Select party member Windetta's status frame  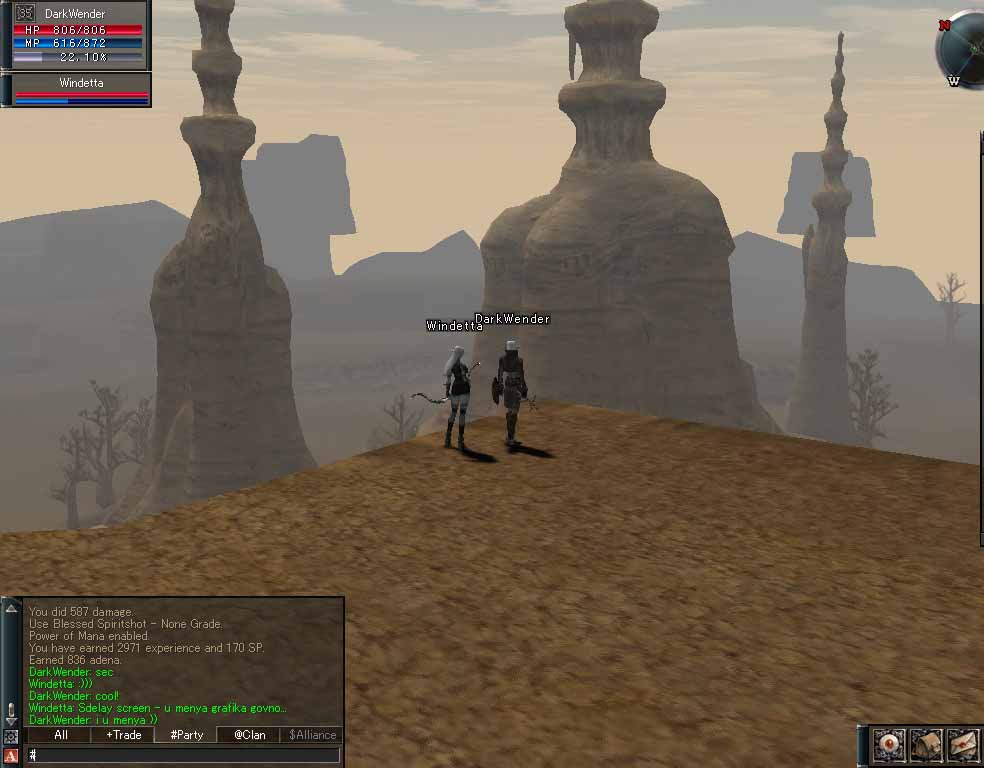[x=80, y=89]
